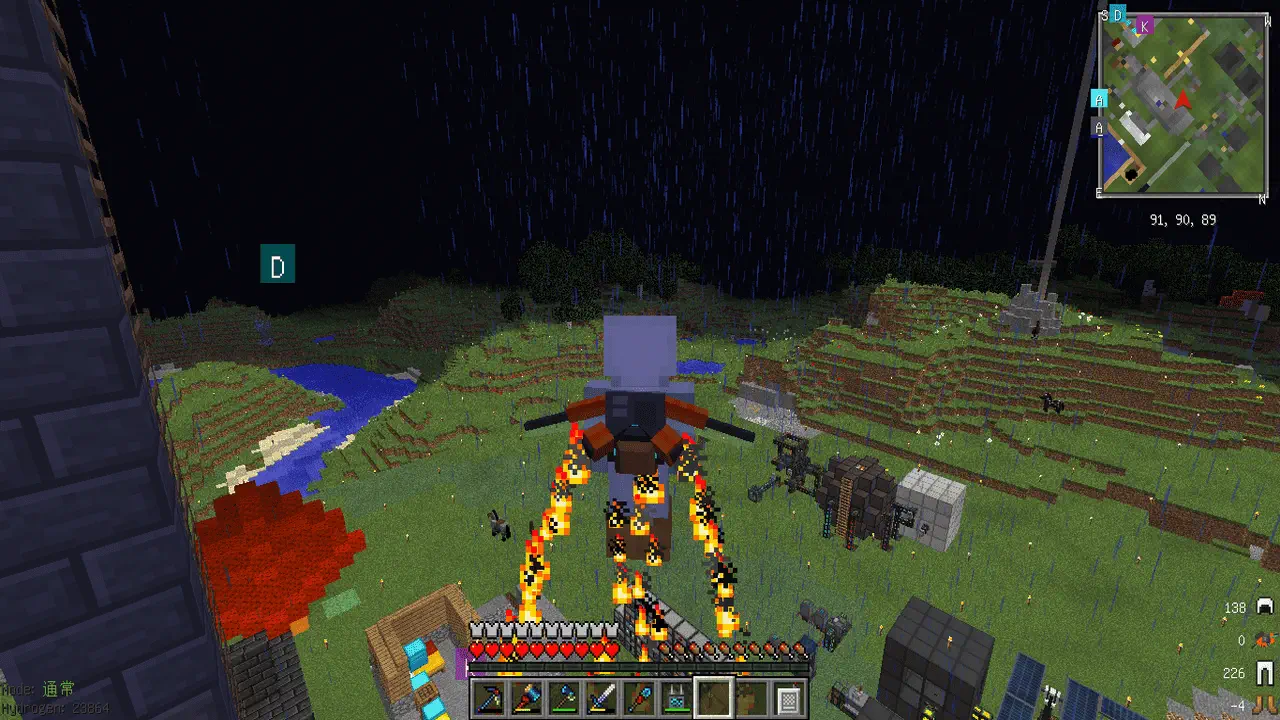This screenshot has height=720, width=1280.
Task: Select the white framed block hotbar slot
Action: coord(787,696)
